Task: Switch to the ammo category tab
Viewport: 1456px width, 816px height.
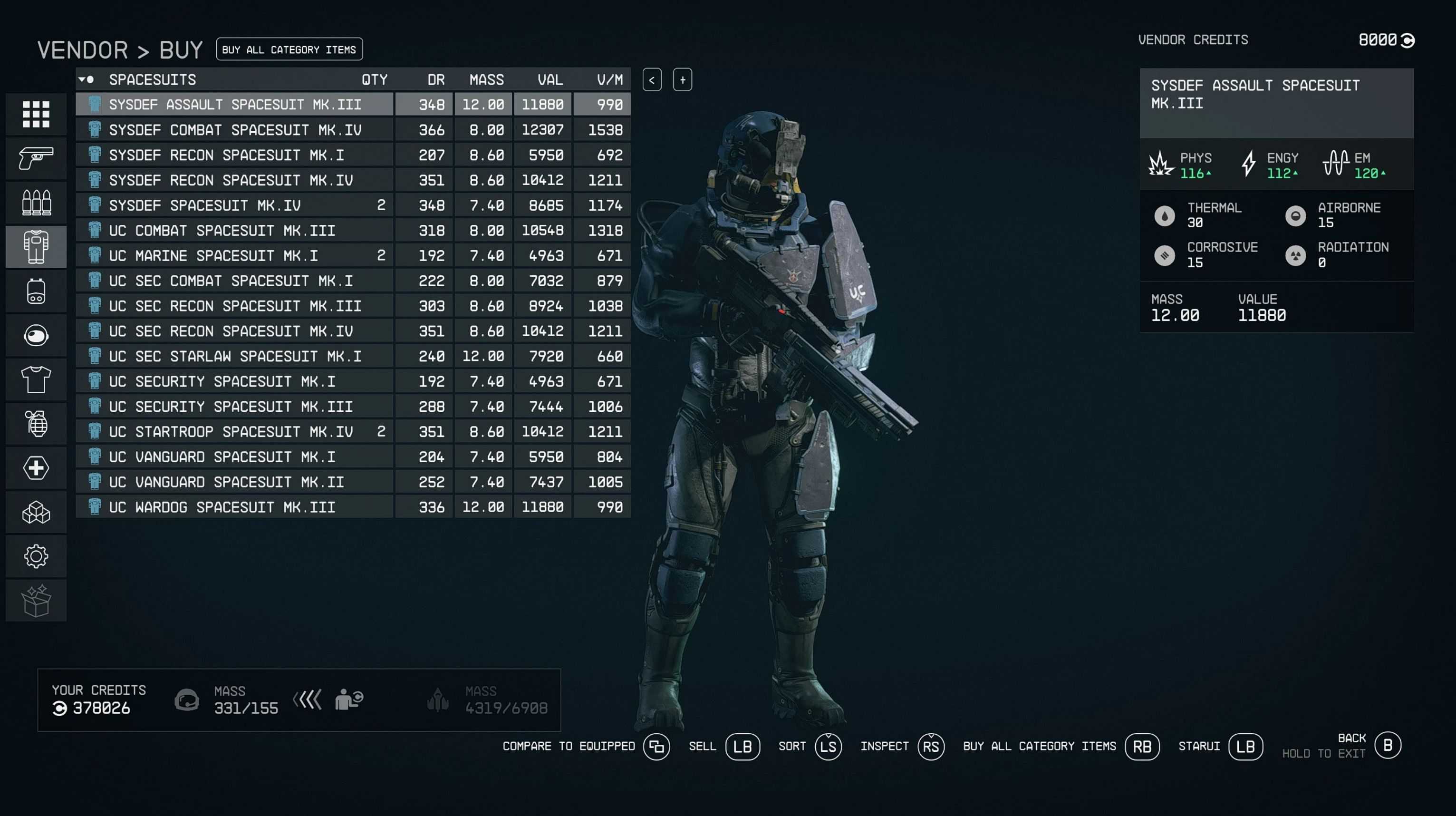Action: click(x=36, y=203)
